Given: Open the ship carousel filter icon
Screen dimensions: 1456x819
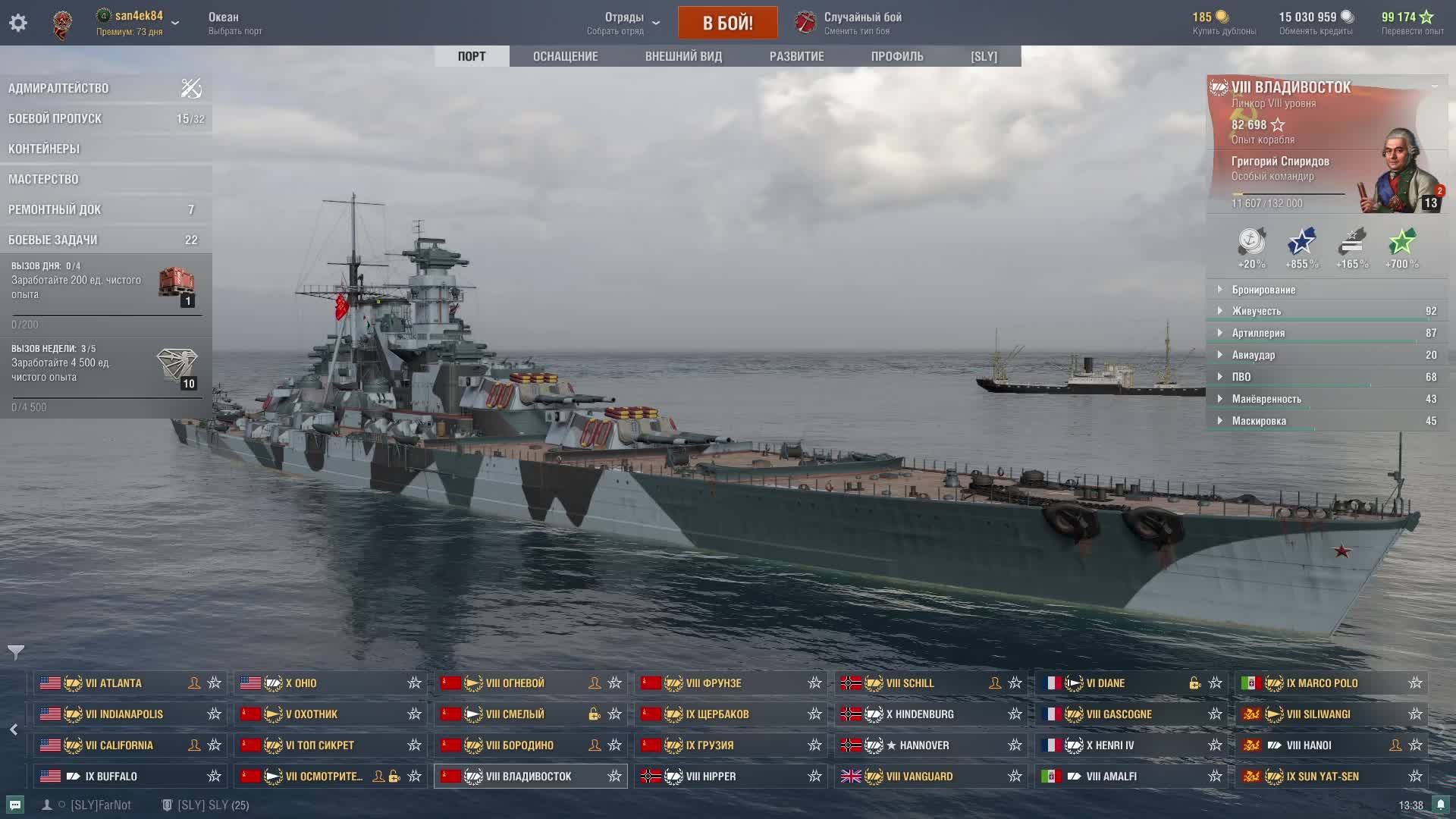Looking at the screenshot, I should (16, 651).
